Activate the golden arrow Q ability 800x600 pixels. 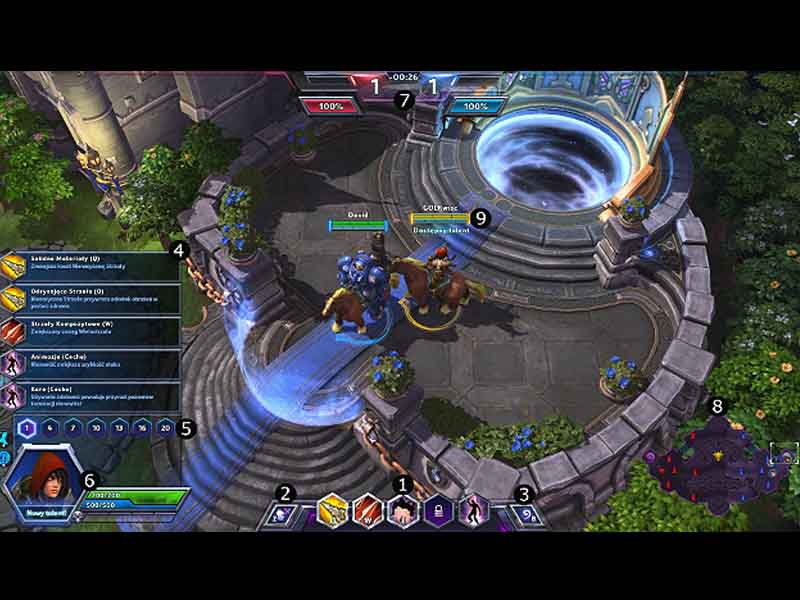(x=332, y=512)
